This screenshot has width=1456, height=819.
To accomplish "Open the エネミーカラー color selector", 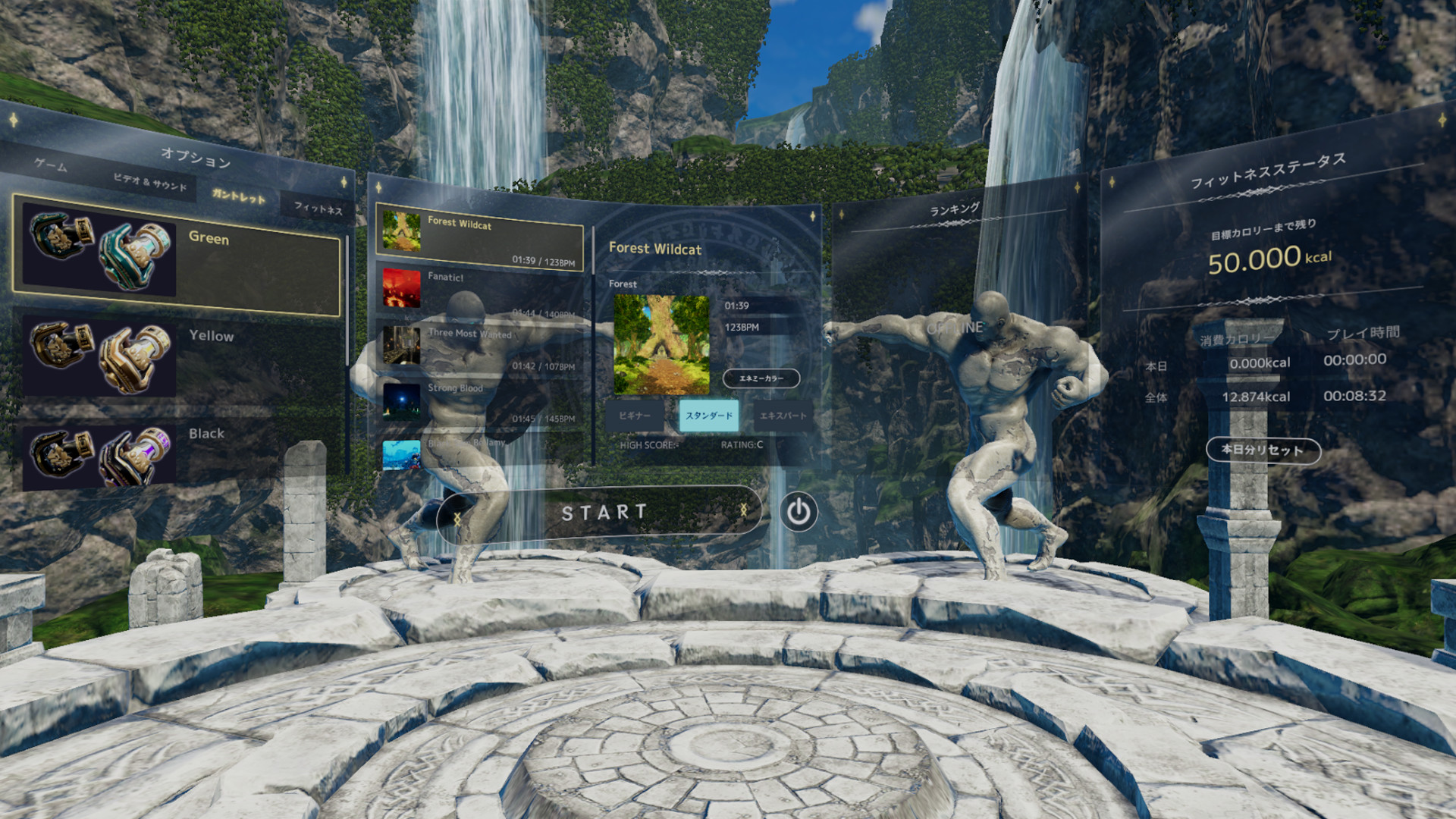I will [x=759, y=378].
